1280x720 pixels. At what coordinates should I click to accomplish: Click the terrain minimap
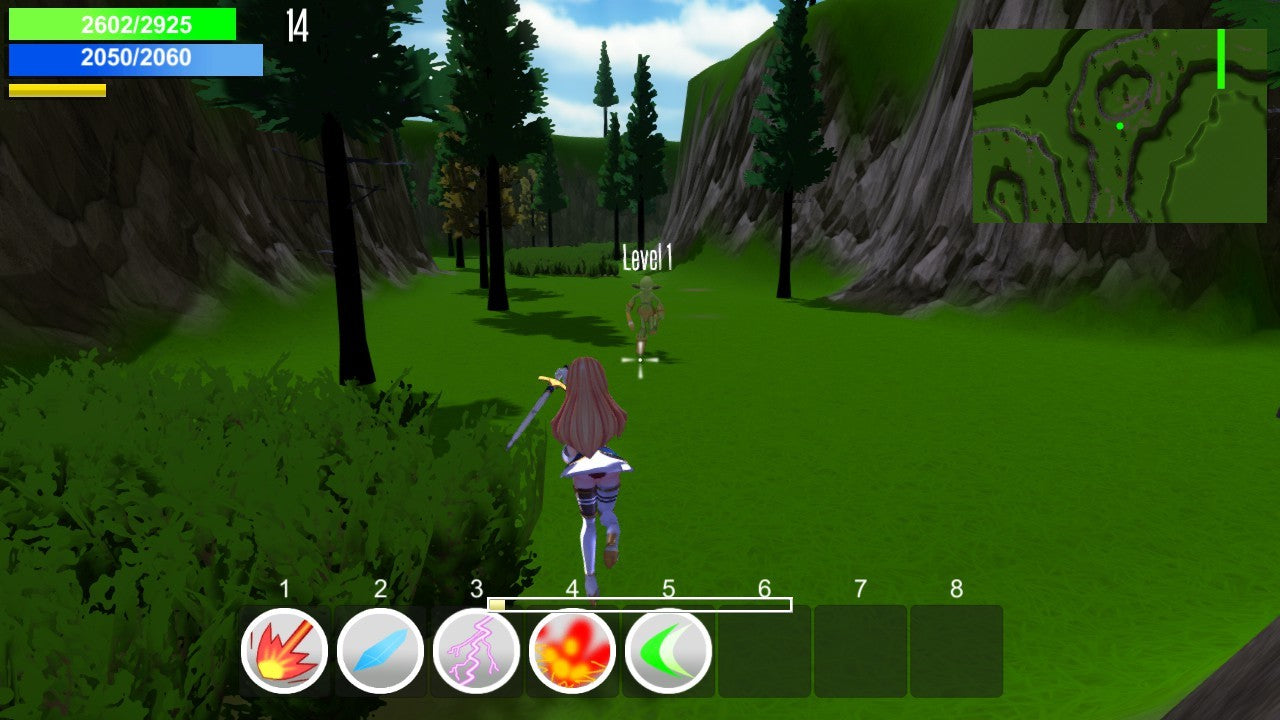1119,126
